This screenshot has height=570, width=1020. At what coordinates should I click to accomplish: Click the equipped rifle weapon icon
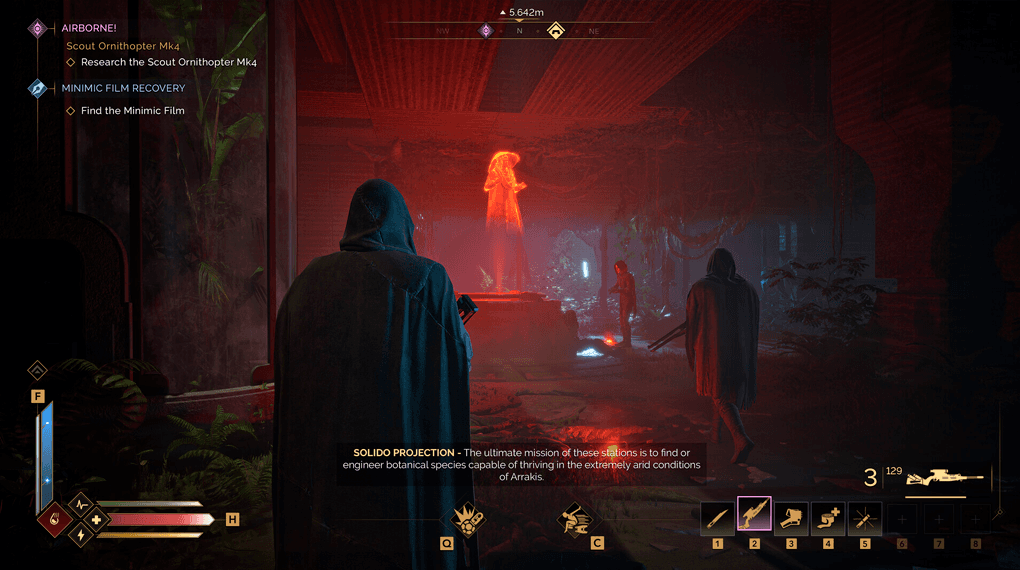tap(944, 477)
